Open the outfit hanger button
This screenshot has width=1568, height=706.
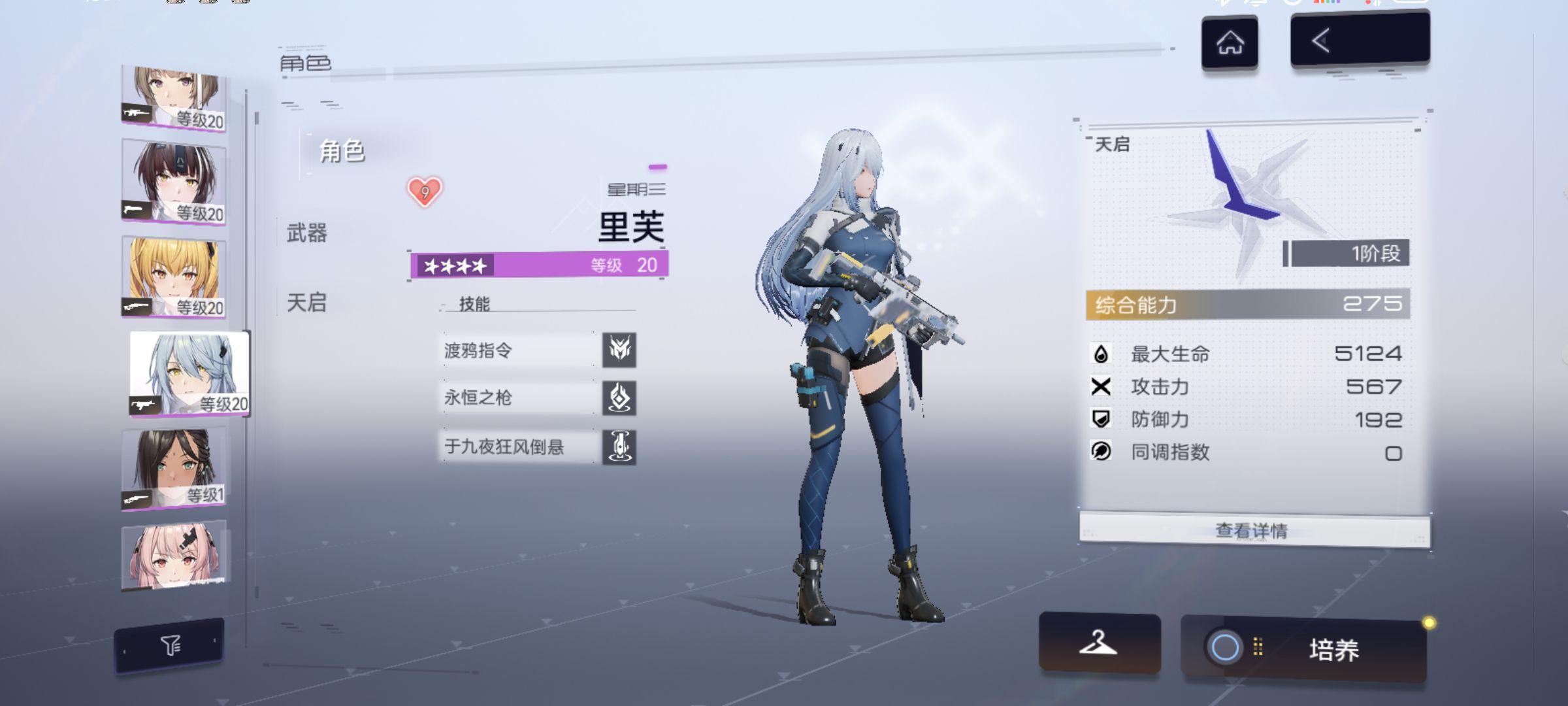pyautogui.click(x=1099, y=643)
